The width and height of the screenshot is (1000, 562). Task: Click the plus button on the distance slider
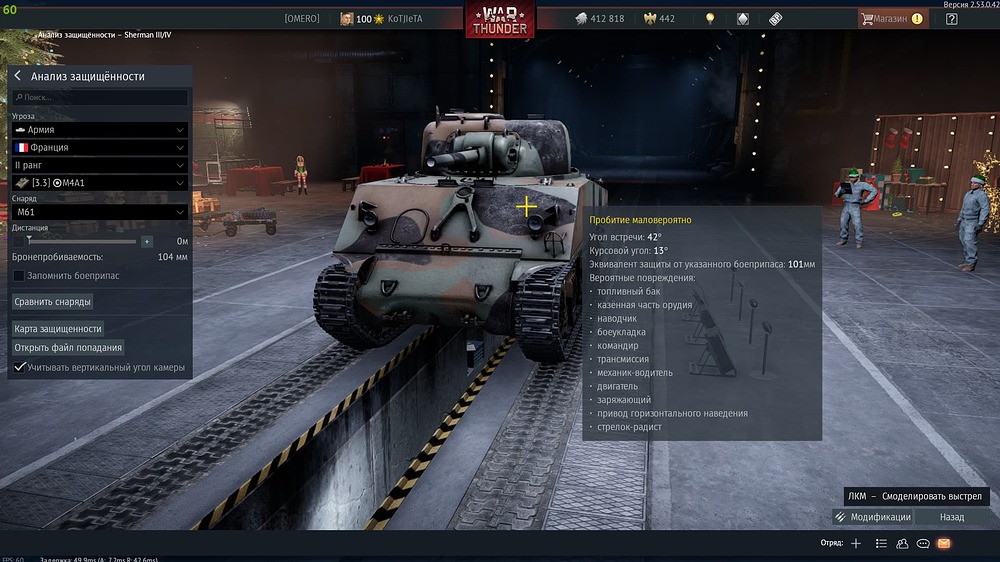click(147, 241)
